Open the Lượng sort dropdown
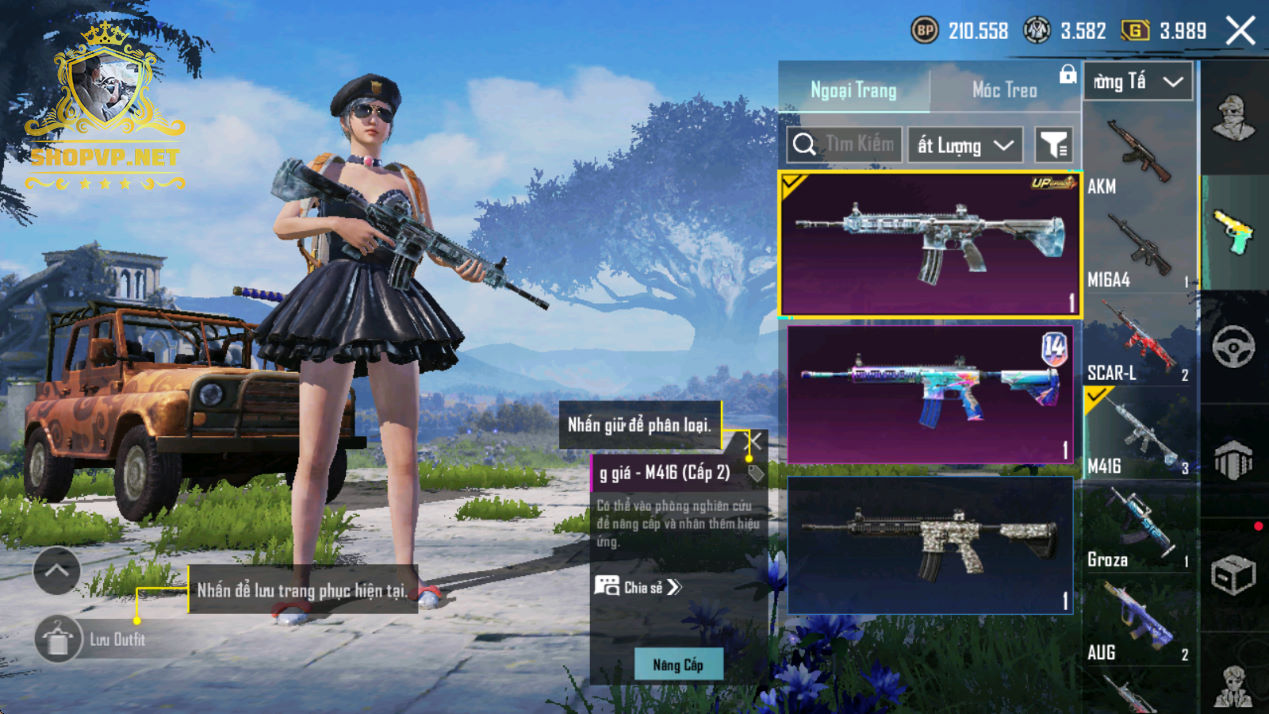Image resolution: width=1269 pixels, height=714 pixels. (x=965, y=145)
